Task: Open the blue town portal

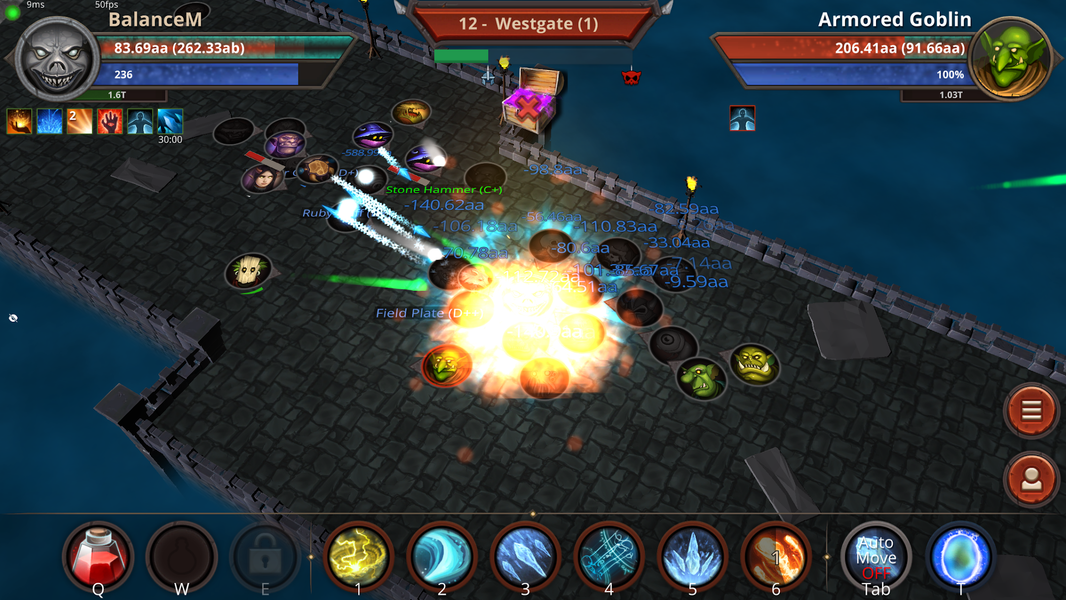Action: [961, 556]
